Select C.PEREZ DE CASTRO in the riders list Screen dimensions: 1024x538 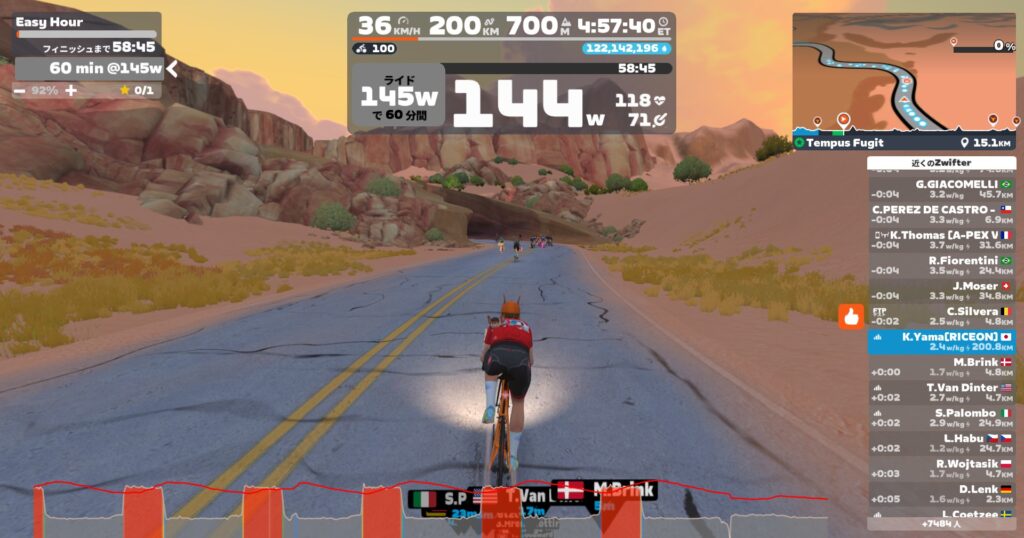point(940,214)
